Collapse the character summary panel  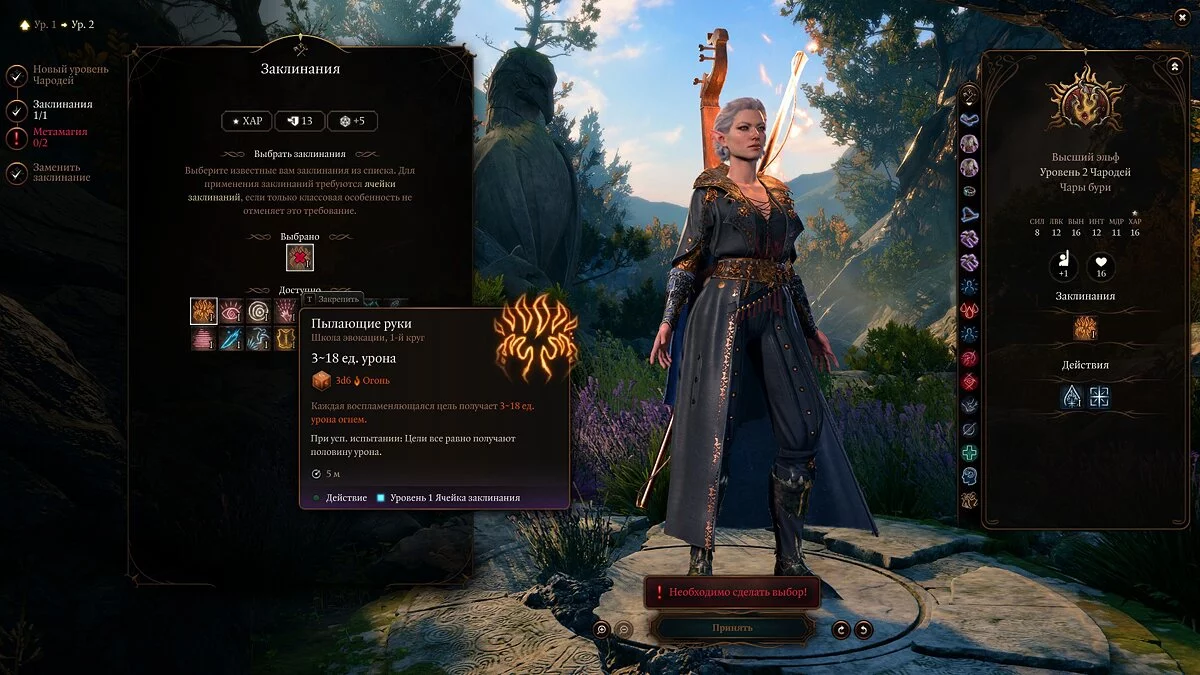click(1174, 66)
